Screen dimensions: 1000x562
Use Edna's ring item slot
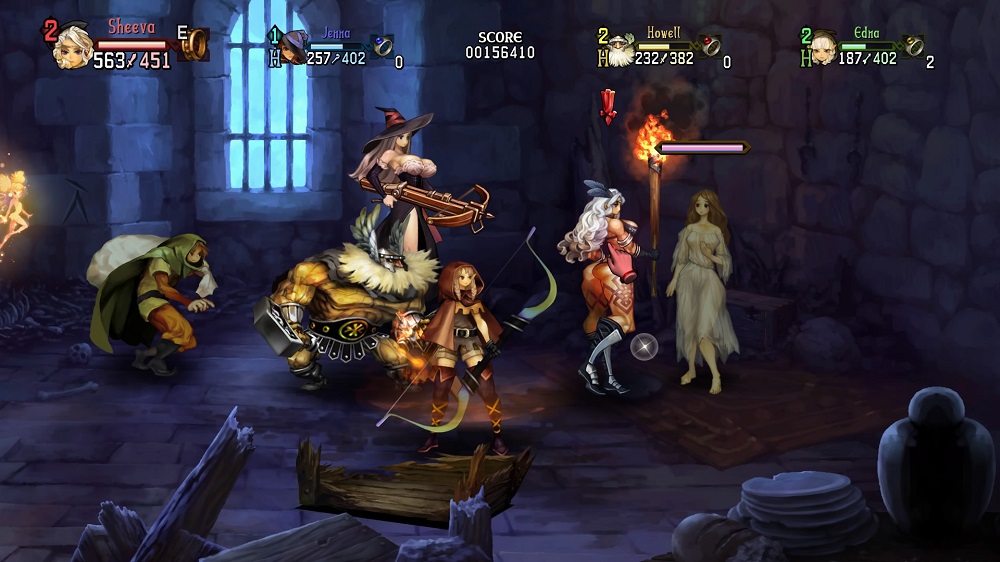coord(912,45)
